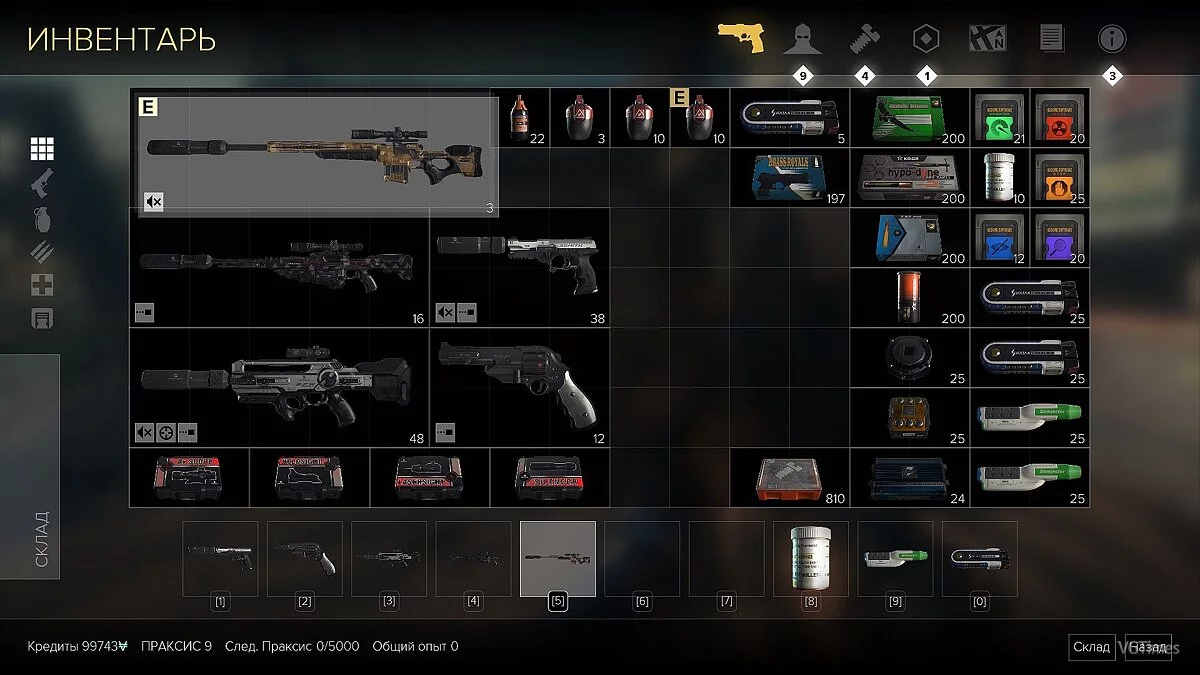Open the augmentations tab with silhouette icon
1200x675 pixels.
pyautogui.click(x=802, y=40)
